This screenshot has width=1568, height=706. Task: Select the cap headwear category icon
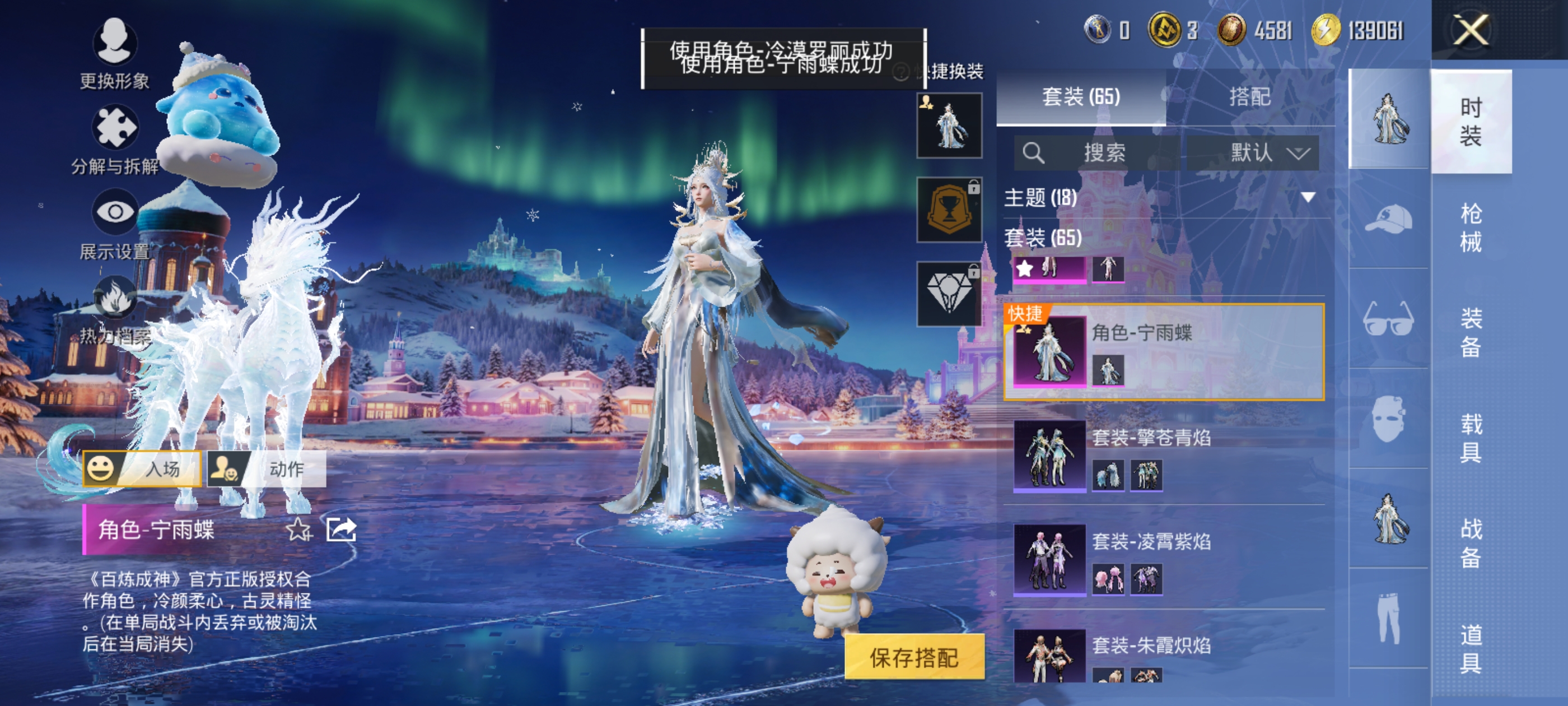coord(1388,219)
